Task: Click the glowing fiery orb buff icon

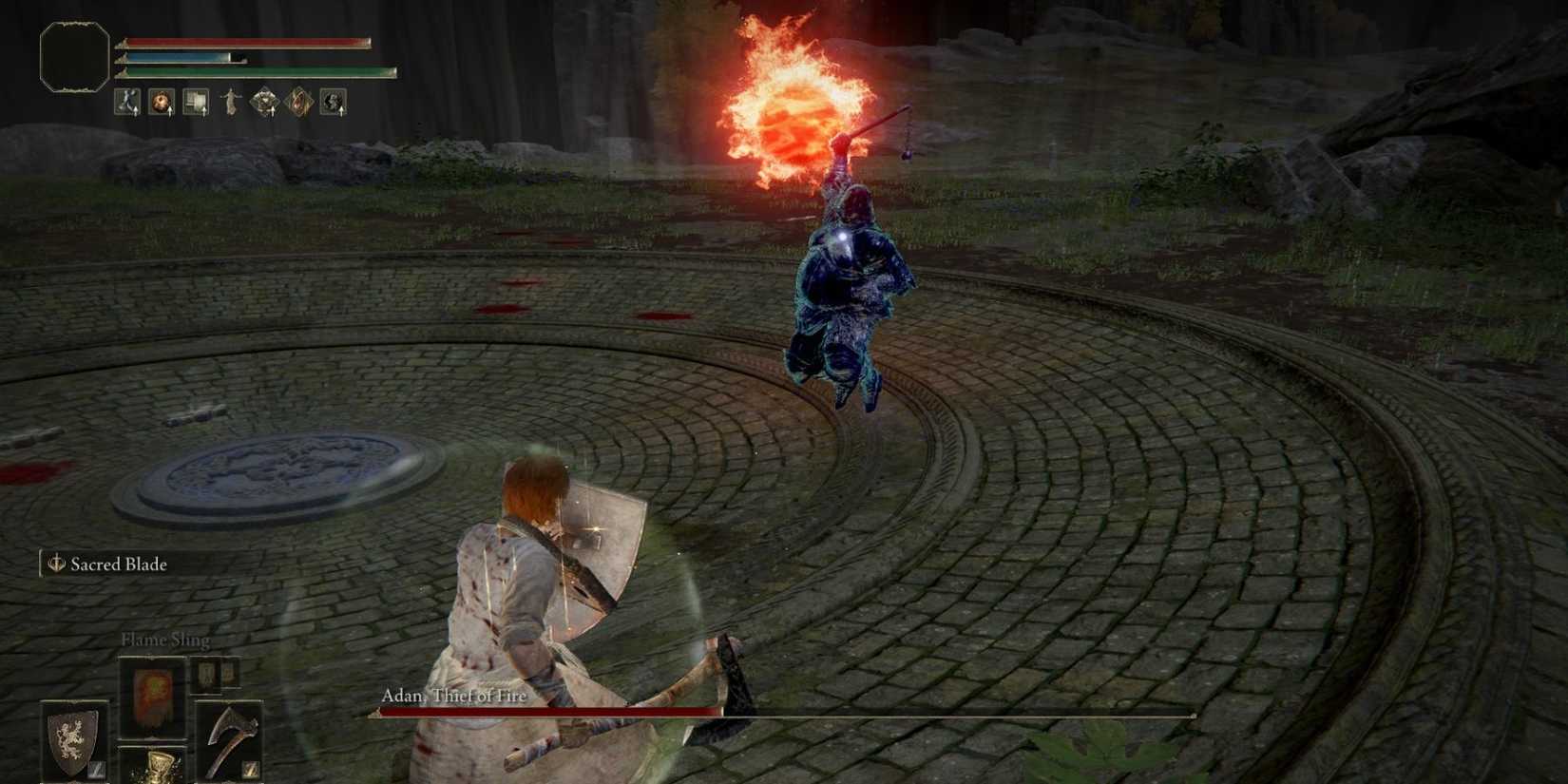Action: pos(159,103)
